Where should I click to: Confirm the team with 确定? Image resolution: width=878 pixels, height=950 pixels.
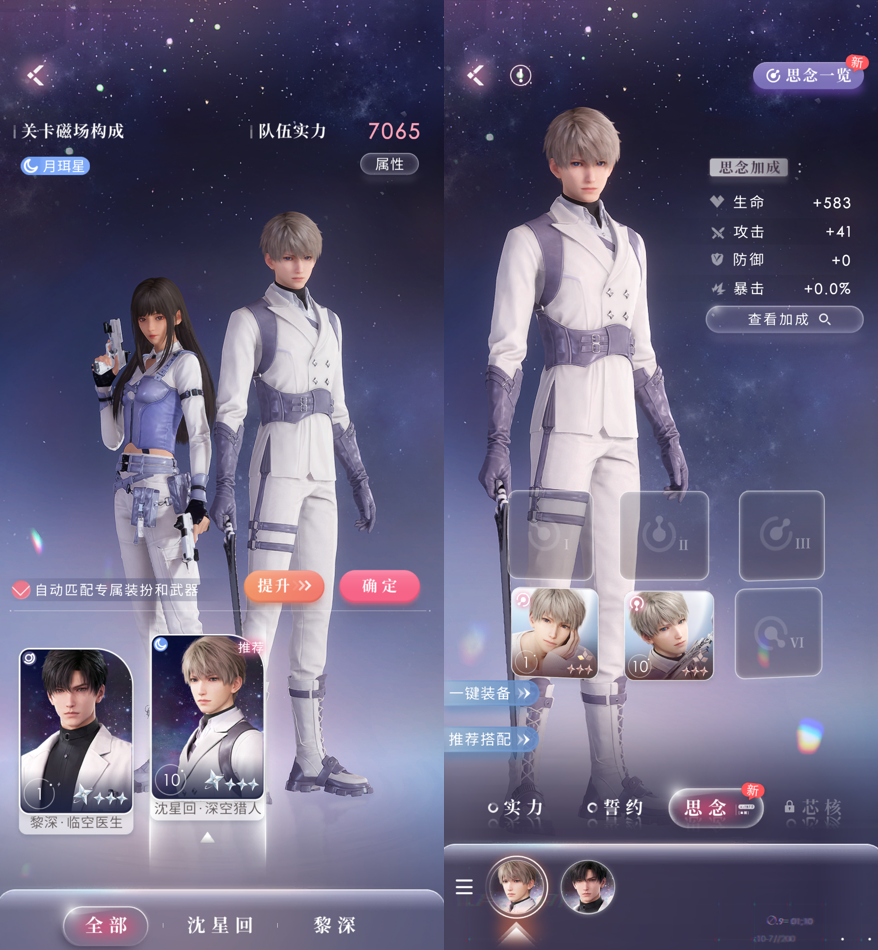379,586
